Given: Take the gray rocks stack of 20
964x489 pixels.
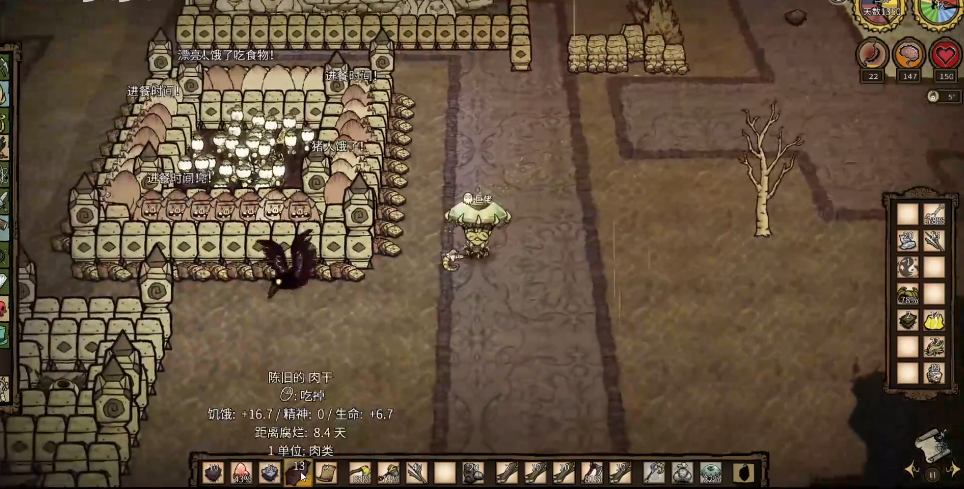Looking at the screenshot, I should point(474,472).
